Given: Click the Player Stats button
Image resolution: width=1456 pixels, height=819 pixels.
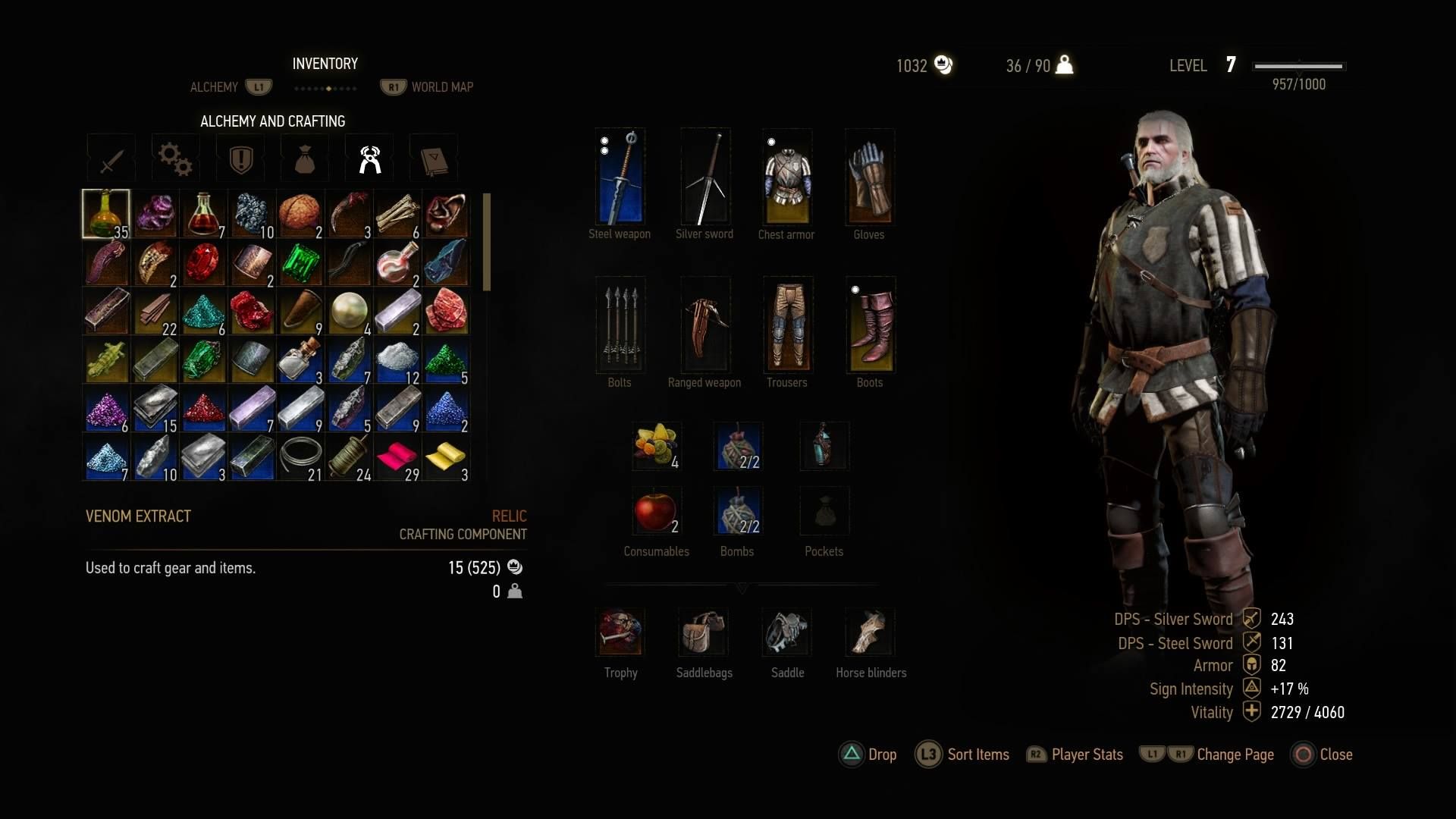Looking at the screenshot, I should tap(1086, 755).
